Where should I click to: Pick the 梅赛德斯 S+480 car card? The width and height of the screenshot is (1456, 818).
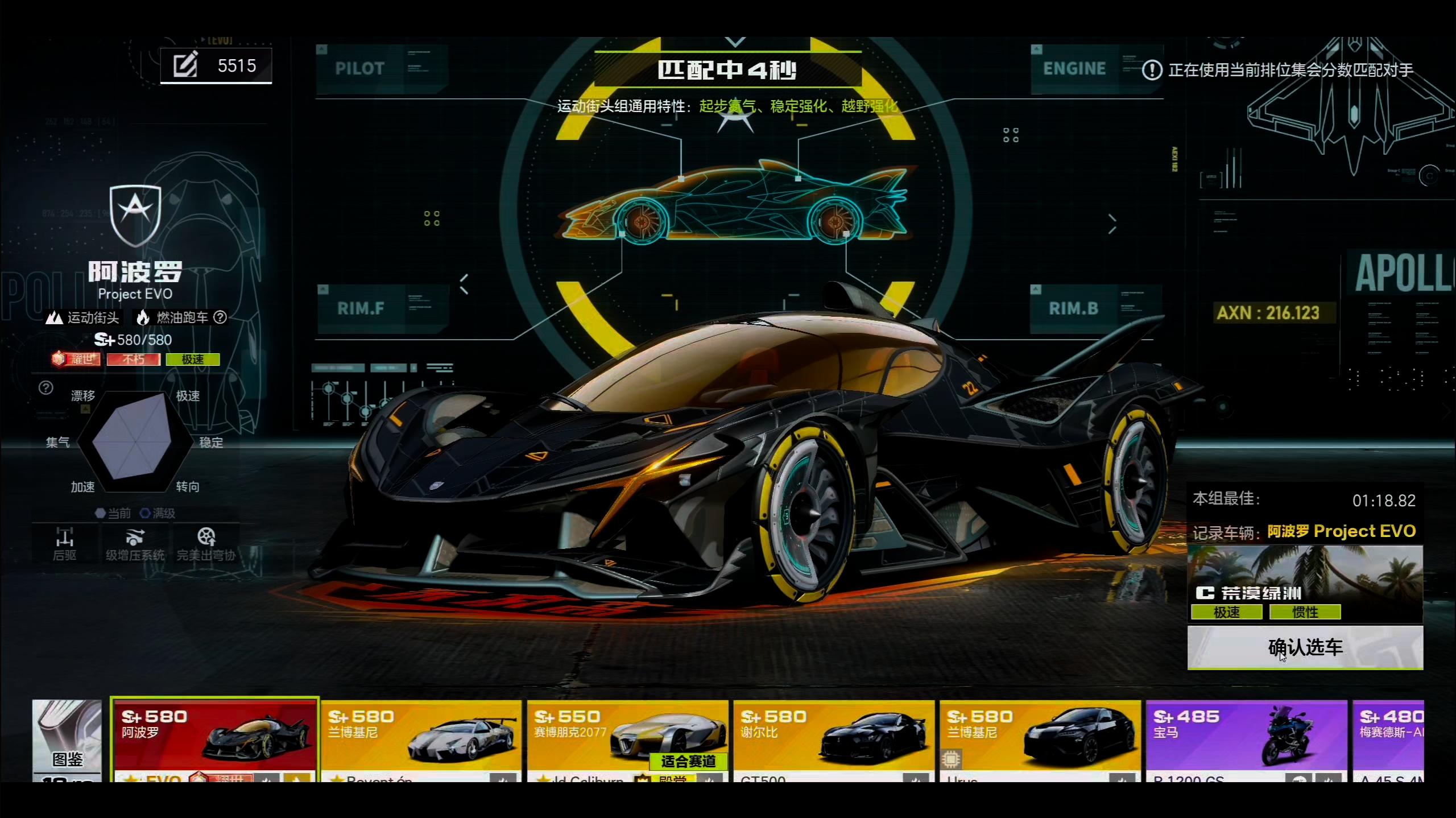[x=1388, y=738]
